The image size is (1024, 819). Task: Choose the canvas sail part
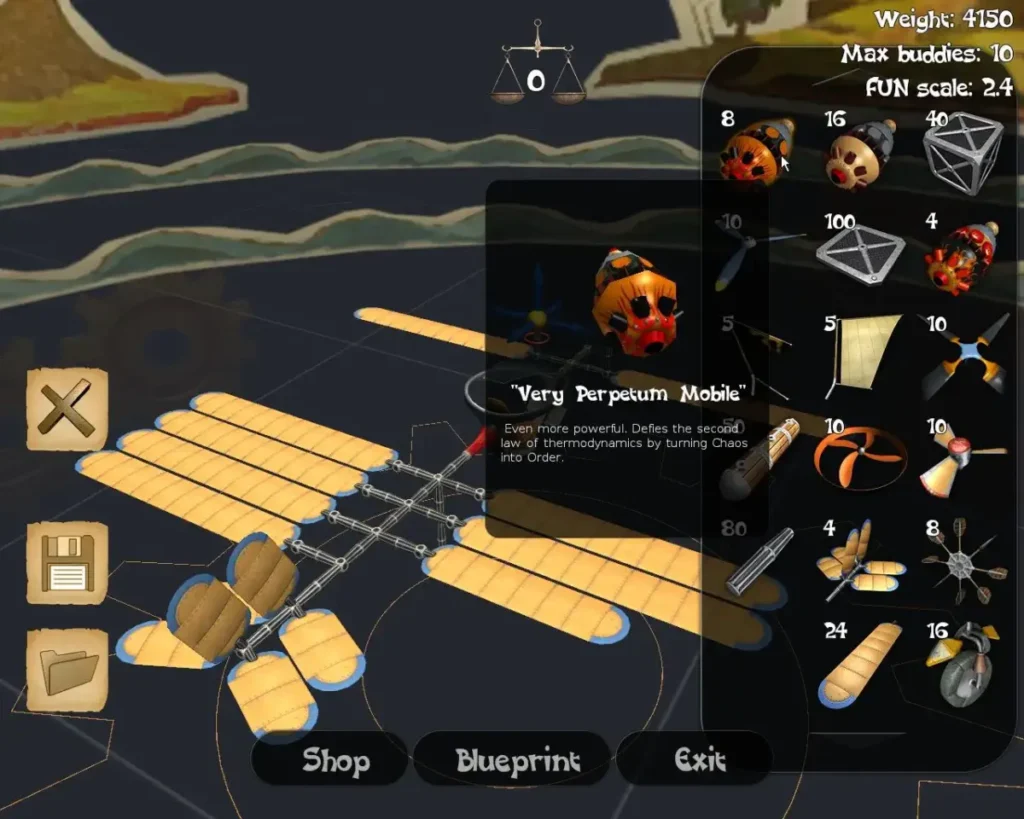[x=864, y=352]
